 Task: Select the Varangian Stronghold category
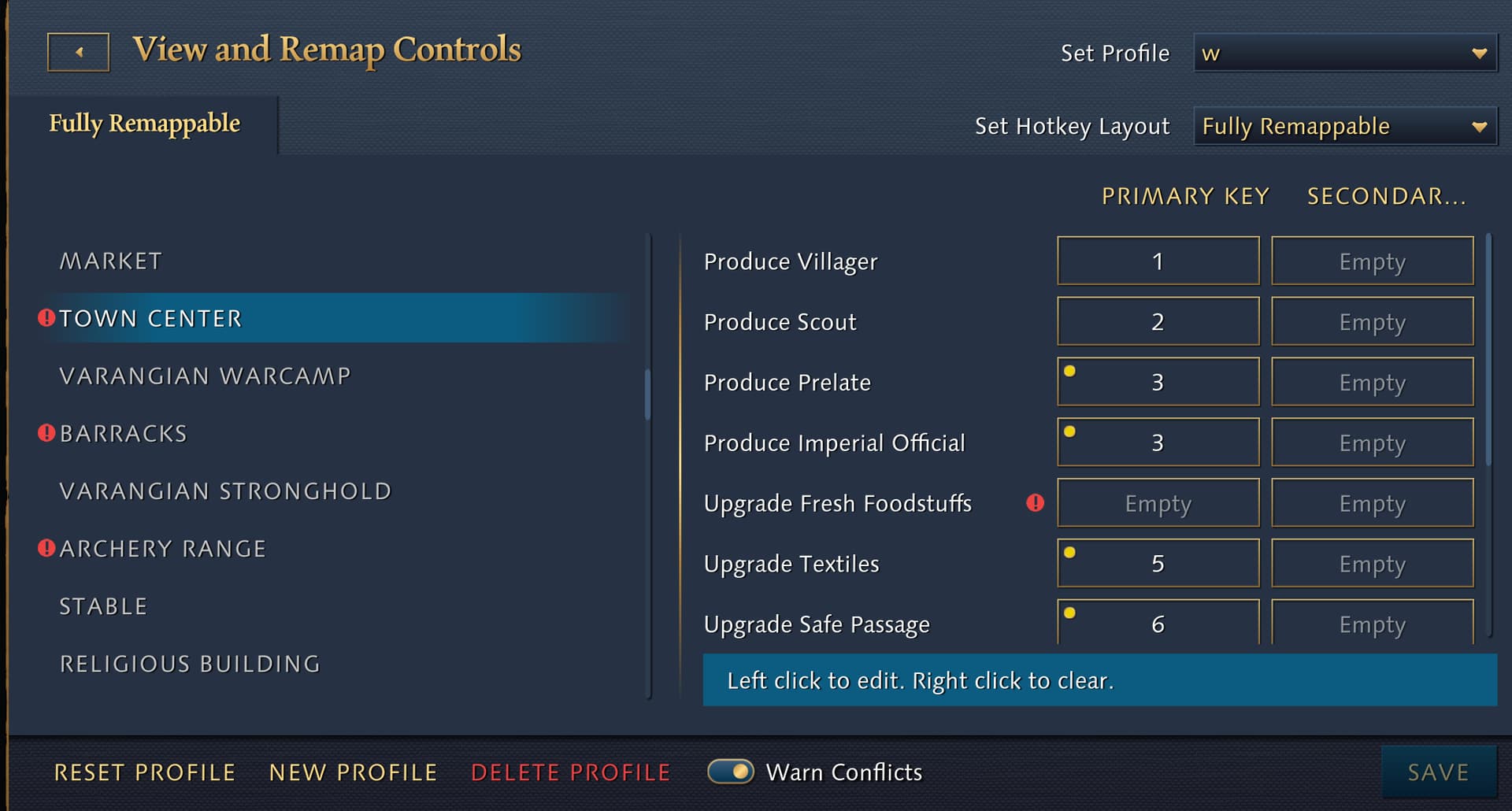click(x=225, y=491)
